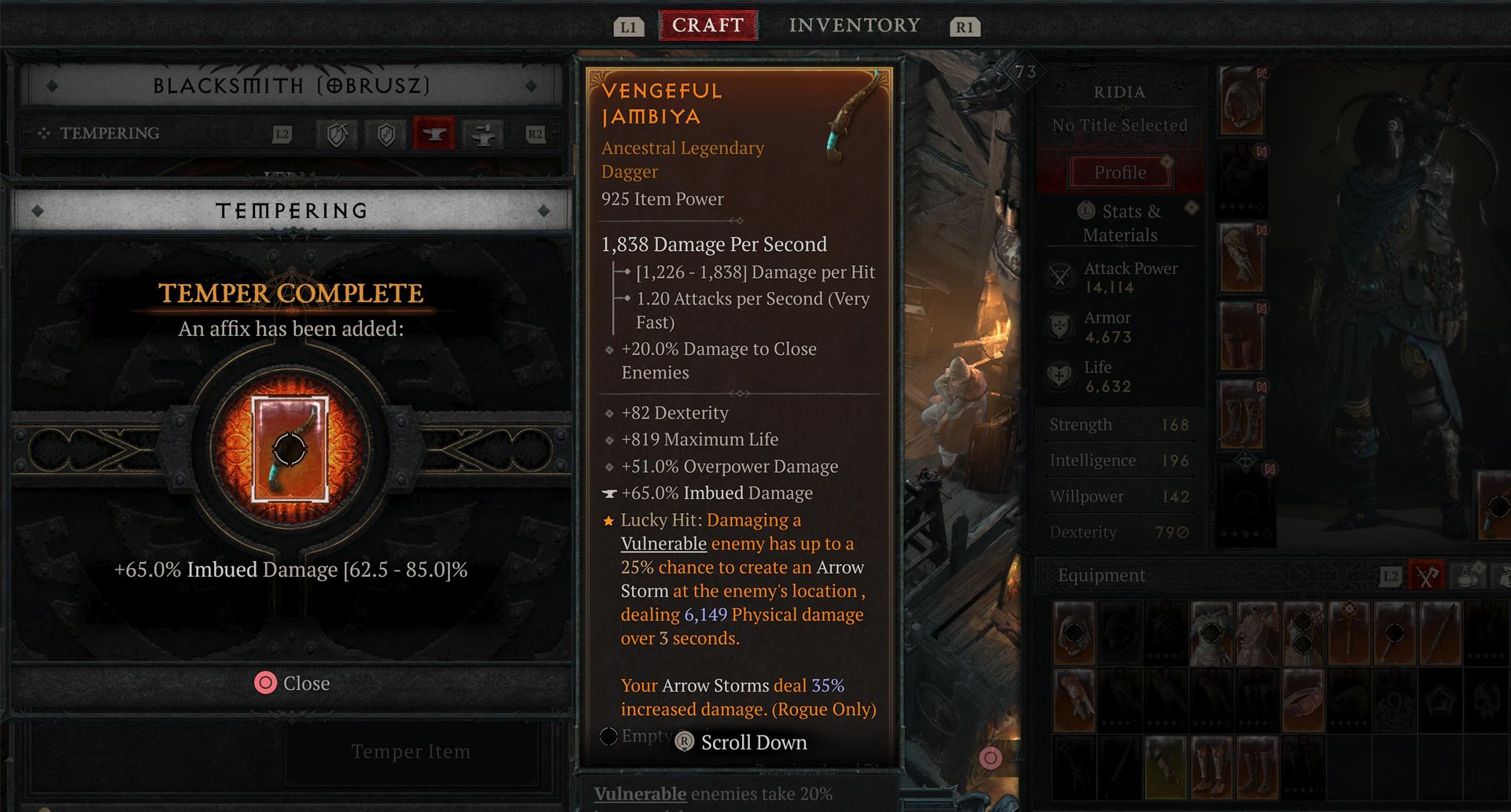Open the materials bag icon in Equipment
This screenshot has width=1511, height=812.
point(1506,576)
